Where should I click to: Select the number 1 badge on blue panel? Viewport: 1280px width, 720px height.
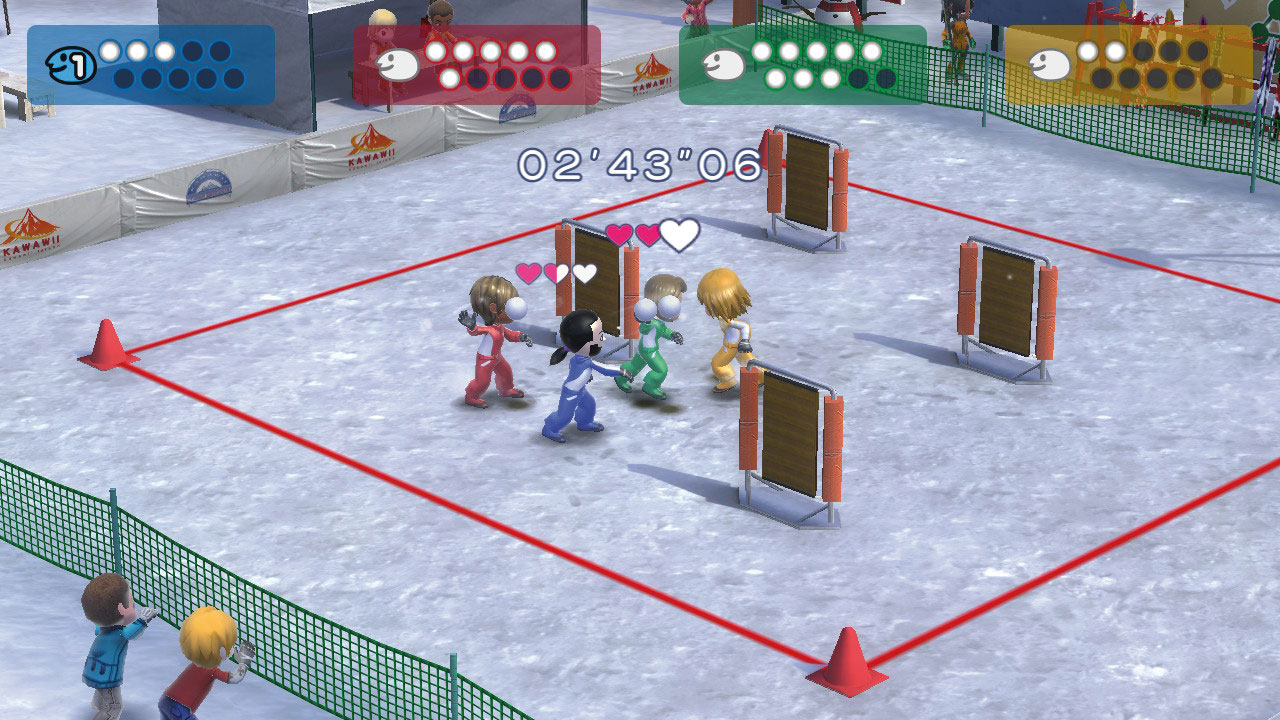[78, 68]
